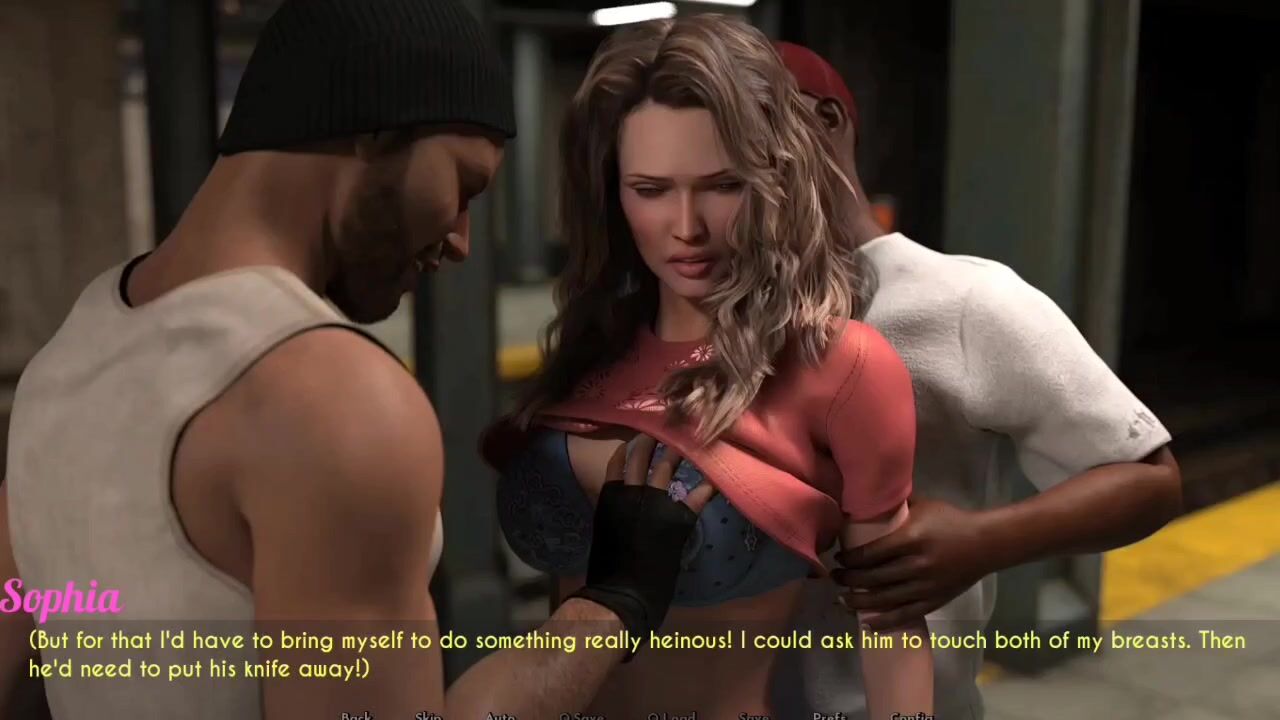This screenshot has width=1280, height=720.
Task: Quick save with Q.Save
Action: [582, 716]
